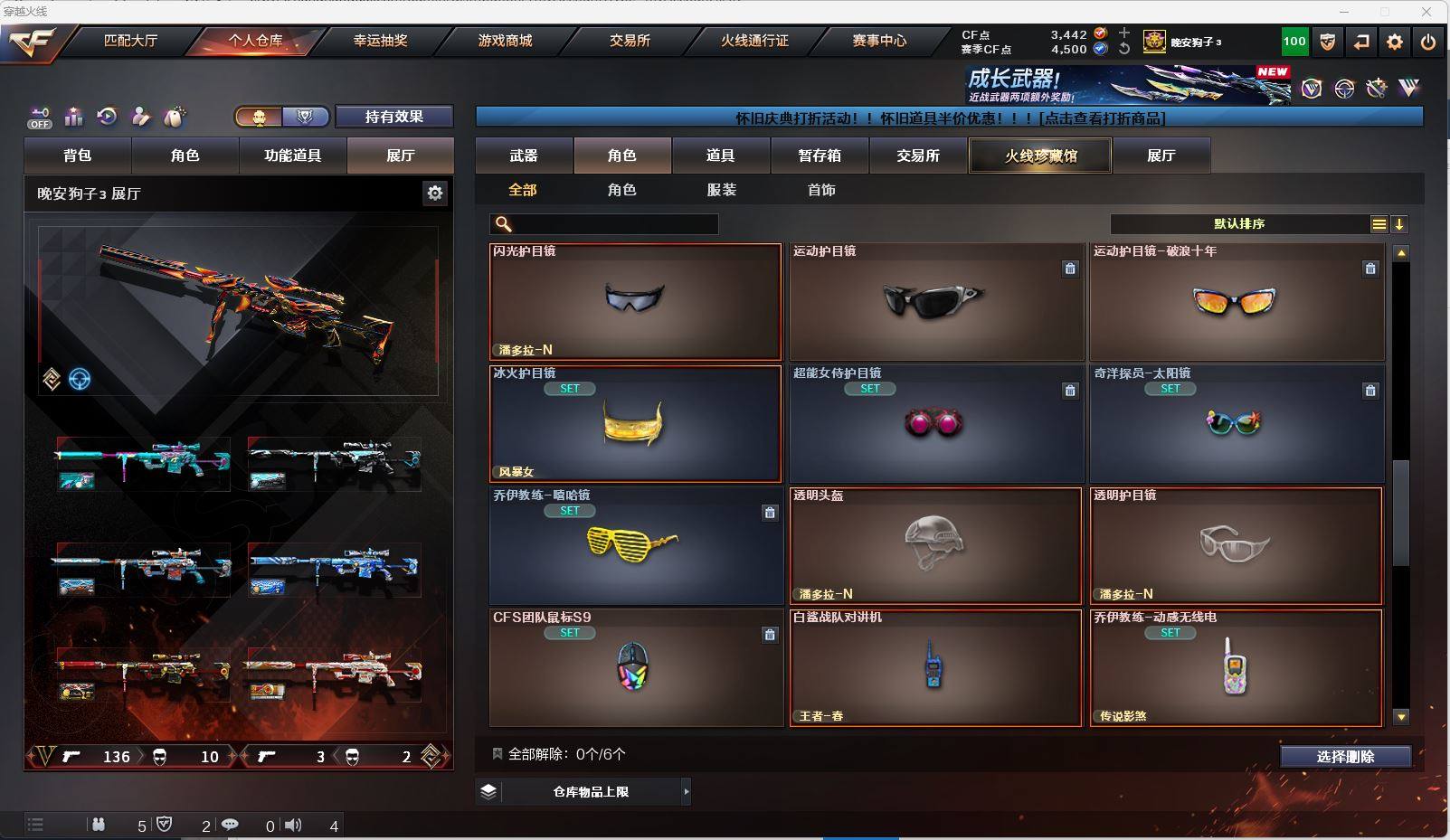This screenshot has width=1450, height=840.
Task: Show the 首饰 accessories filter
Action: pyautogui.click(x=821, y=190)
